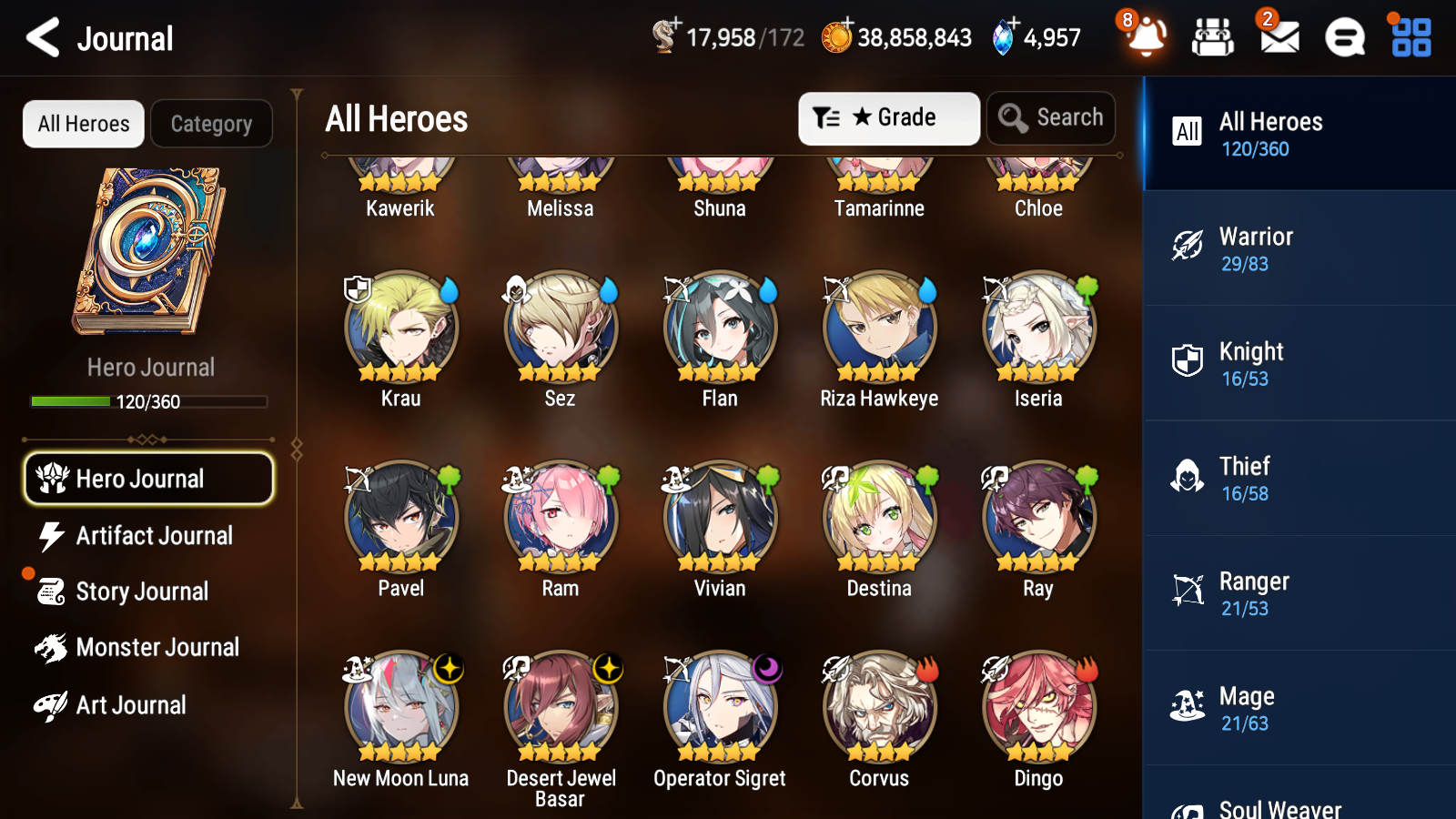Image resolution: width=1456 pixels, height=819 pixels.
Task: Switch to Category view
Action: point(211,124)
